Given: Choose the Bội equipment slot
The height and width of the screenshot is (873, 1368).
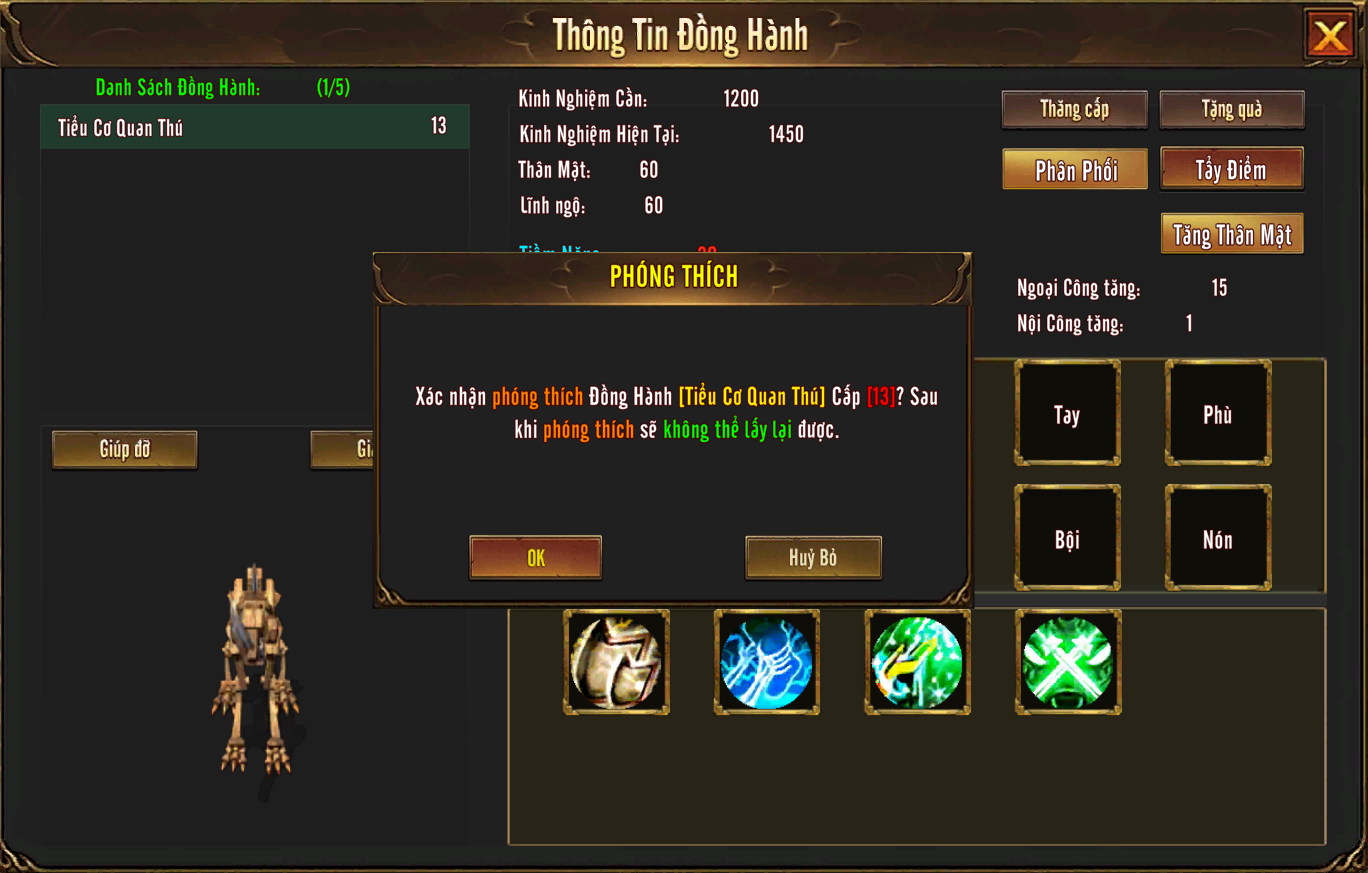Looking at the screenshot, I should [1067, 538].
